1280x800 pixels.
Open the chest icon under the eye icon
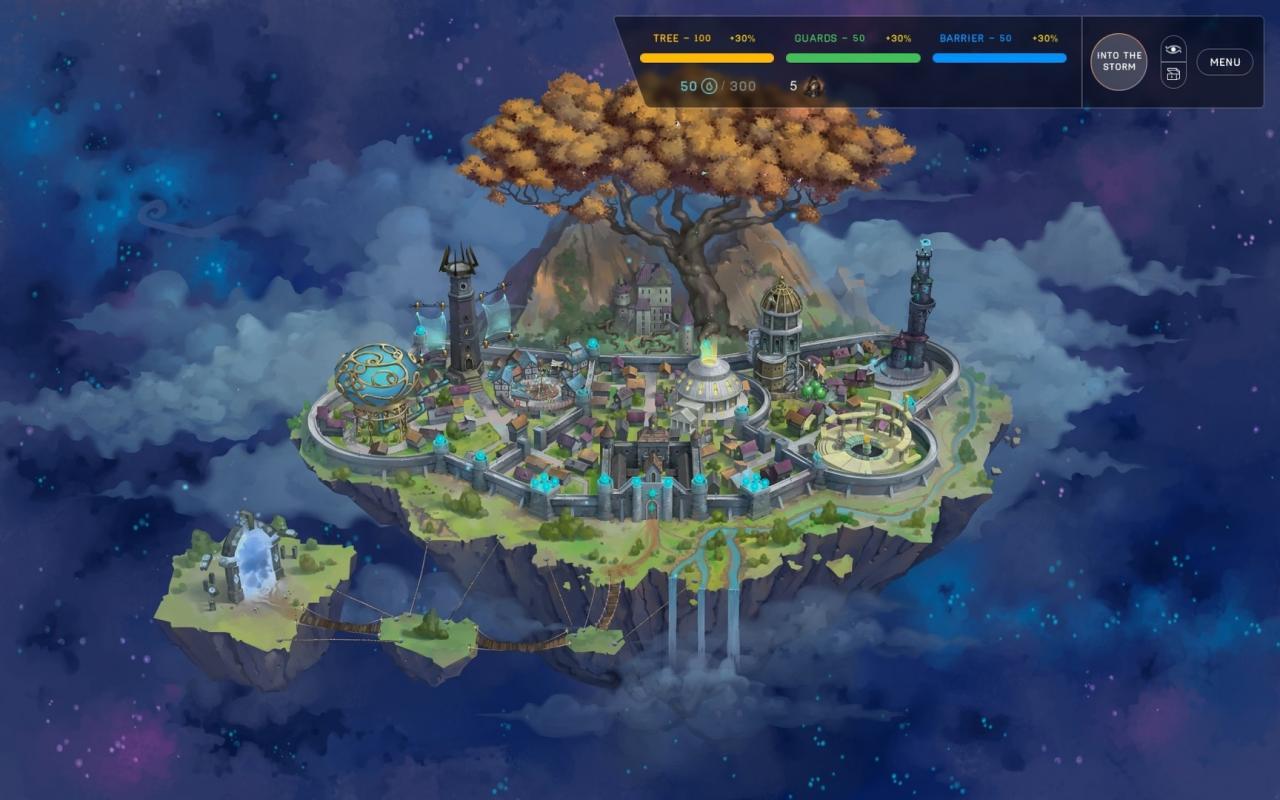coord(1175,73)
